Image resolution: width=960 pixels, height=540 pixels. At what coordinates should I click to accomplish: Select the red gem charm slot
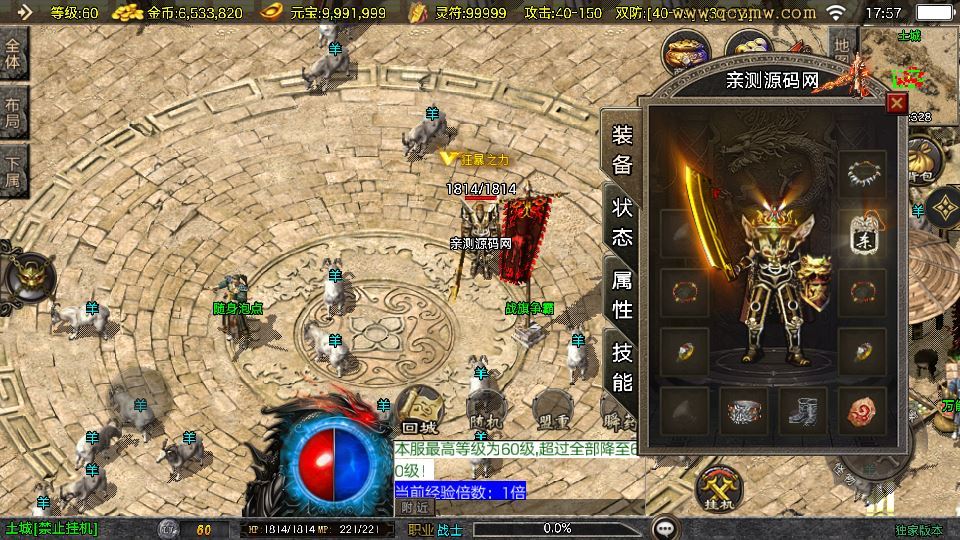(863, 411)
